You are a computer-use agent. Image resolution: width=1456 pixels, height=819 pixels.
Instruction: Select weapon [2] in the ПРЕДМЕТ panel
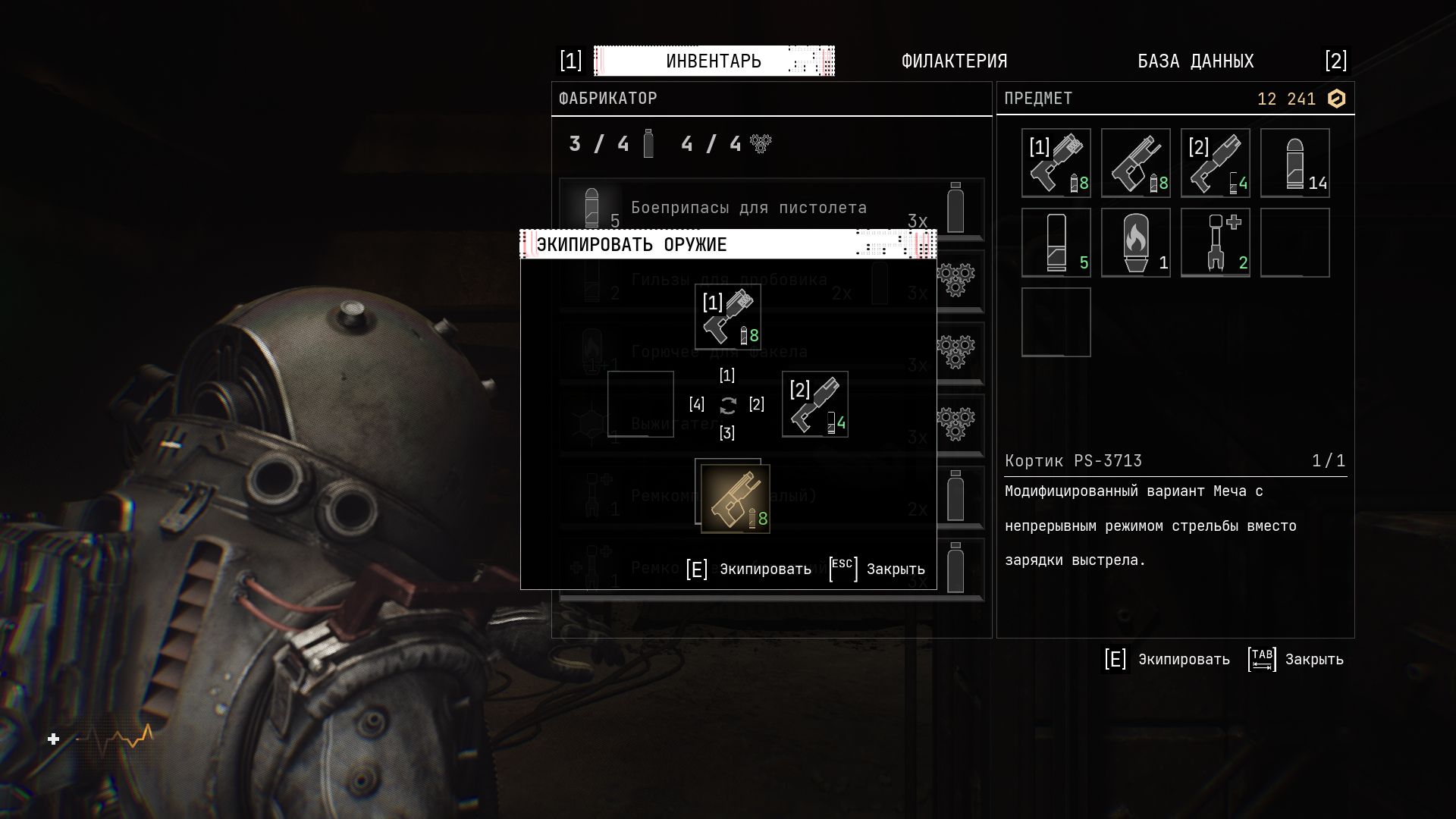coord(1215,163)
